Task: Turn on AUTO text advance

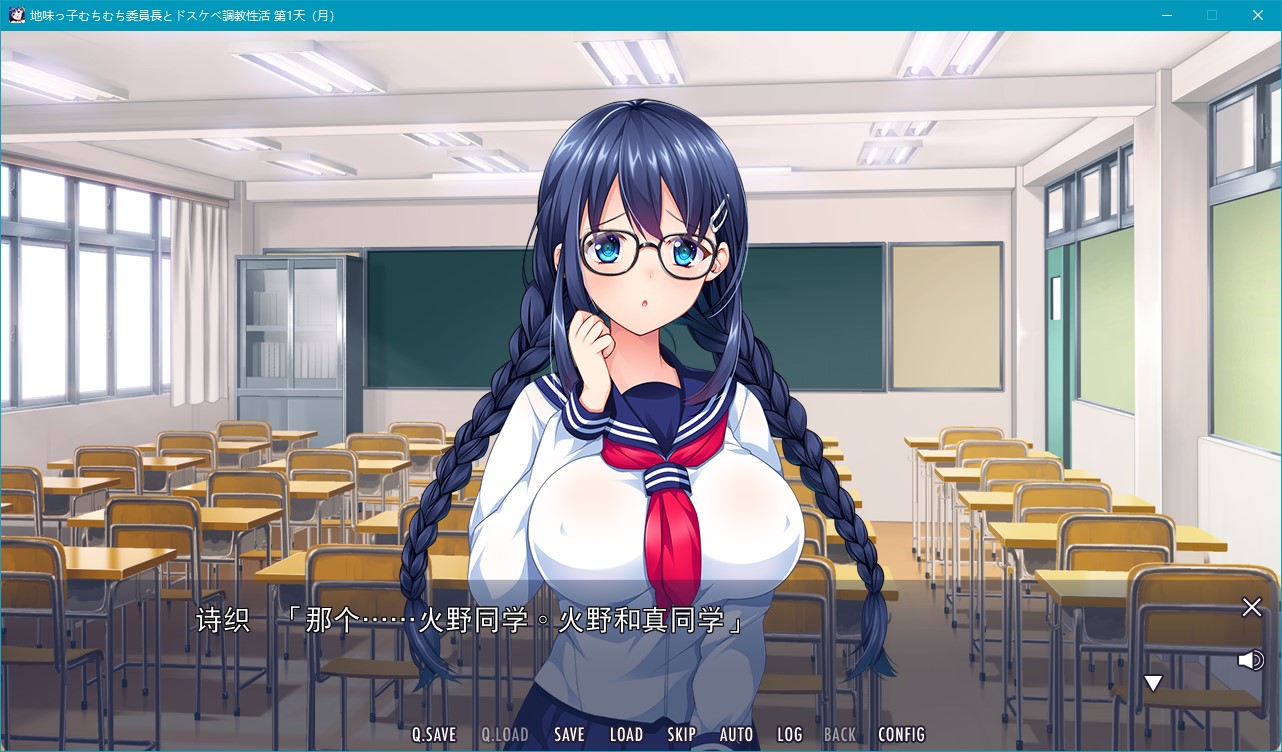Action: (x=736, y=734)
